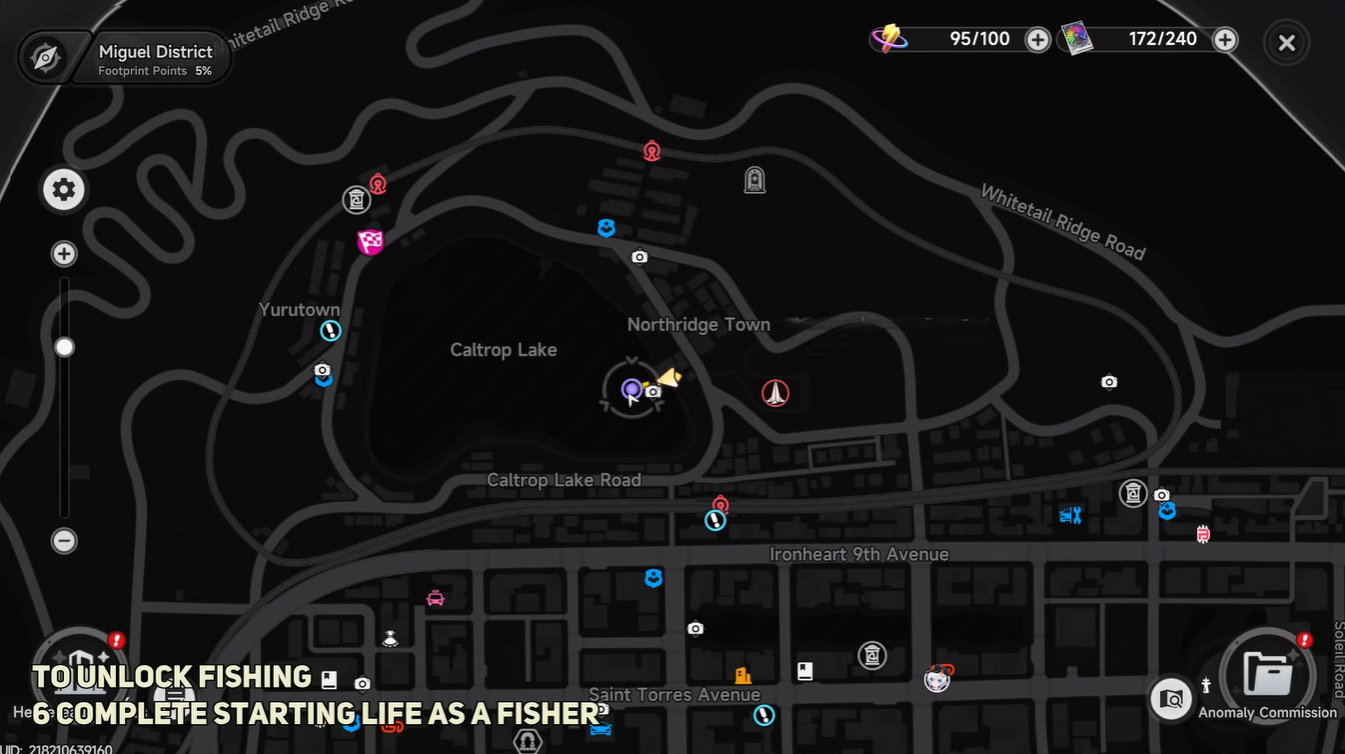Click the yellow megaphone marker beside the player position
The width and height of the screenshot is (1345, 754).
tap(668, 377)
